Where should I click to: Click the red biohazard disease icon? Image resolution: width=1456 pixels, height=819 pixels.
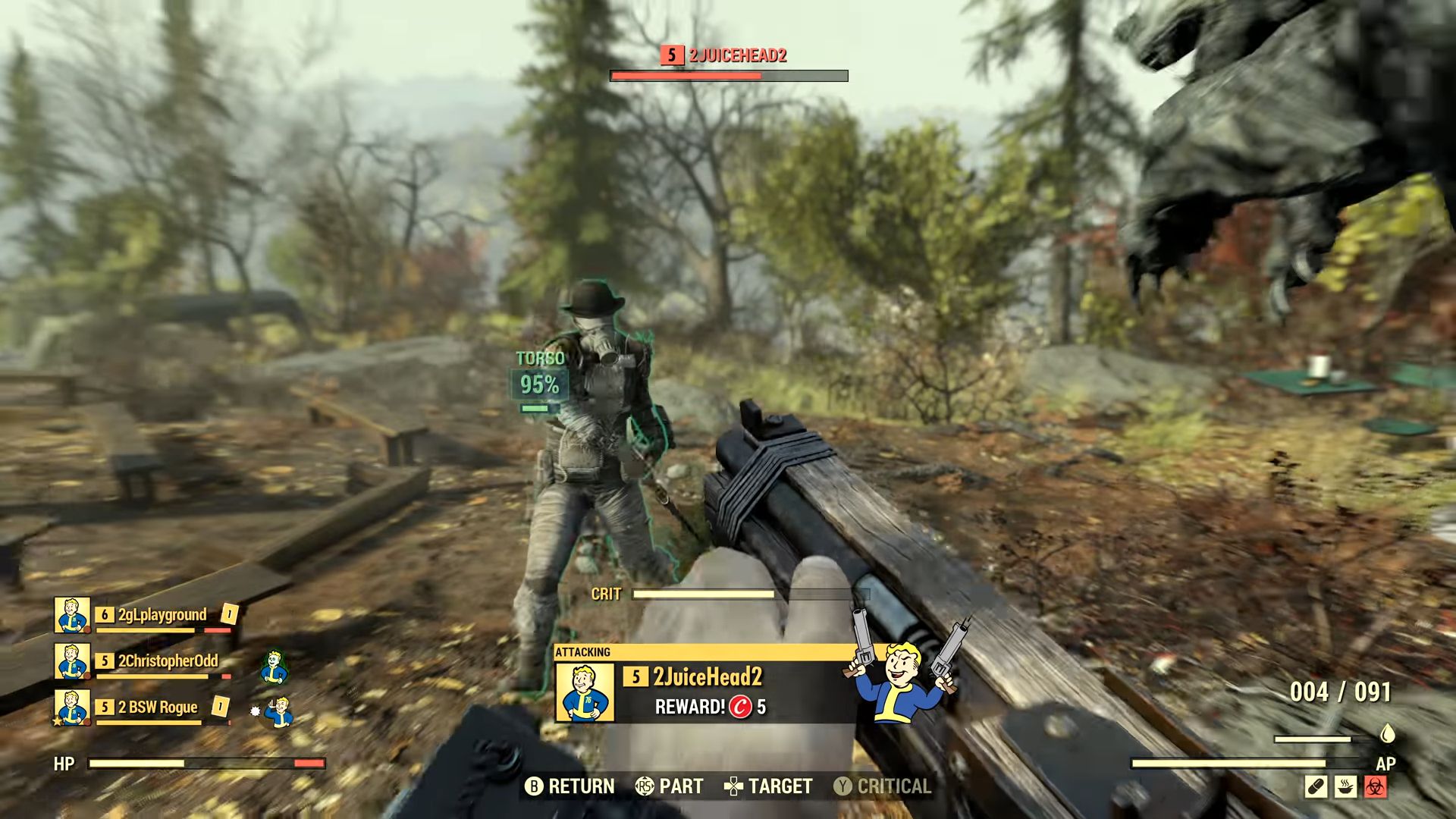1376,786
